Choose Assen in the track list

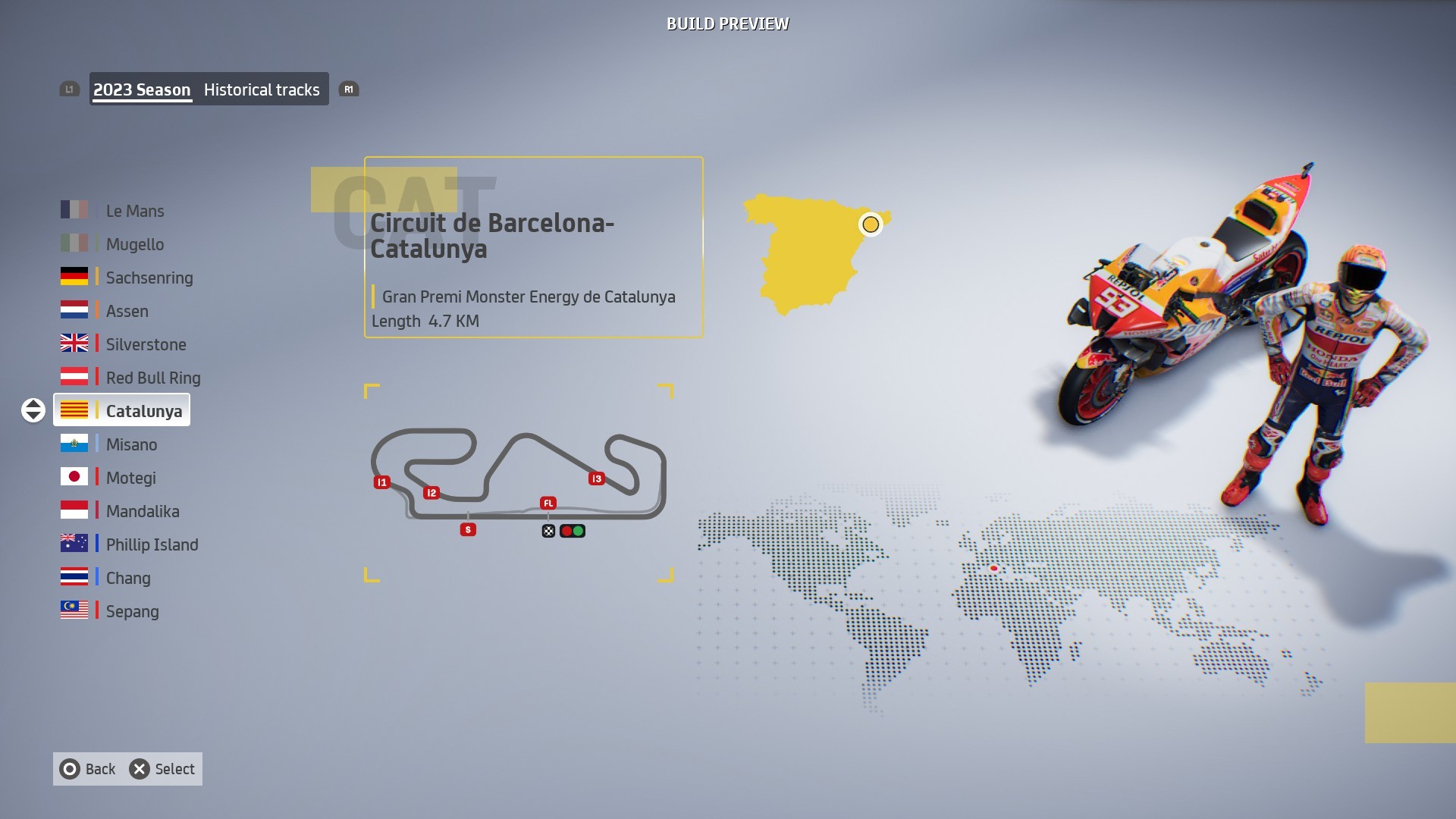[x=127, y=311]
